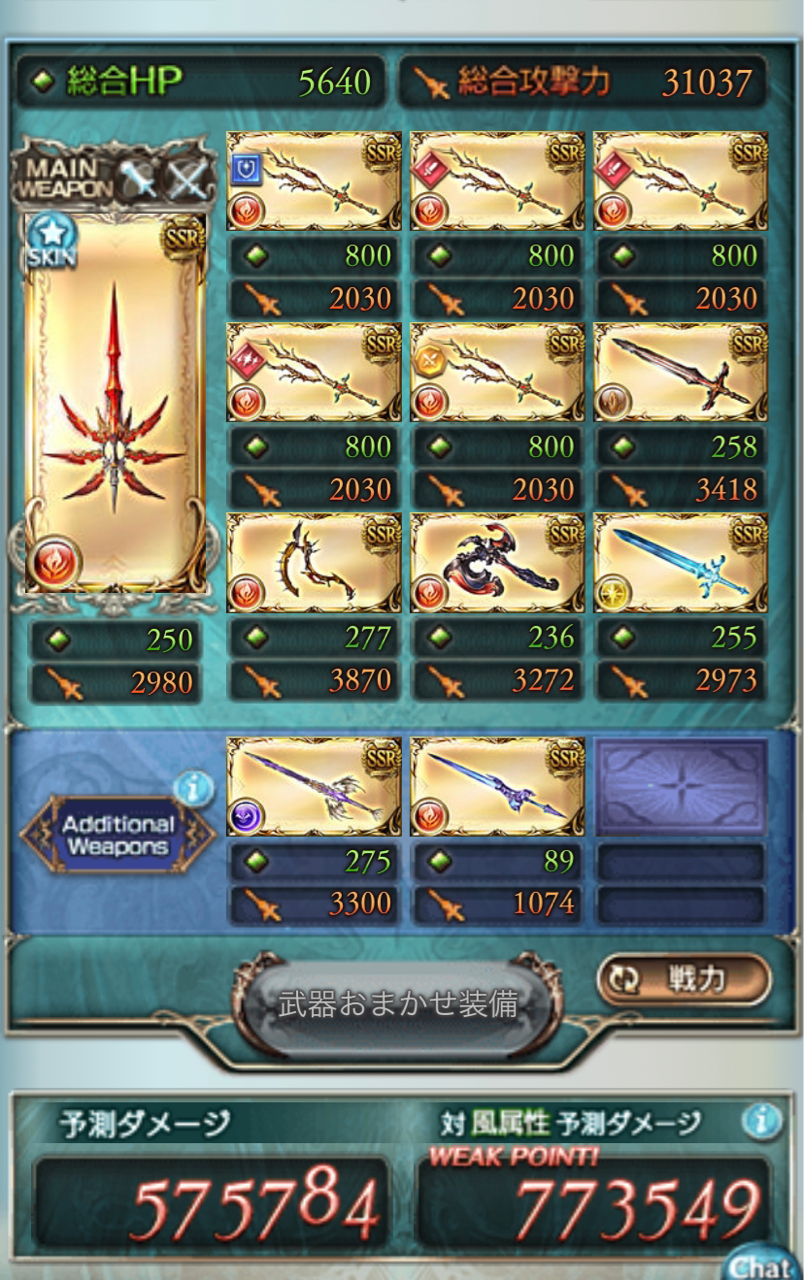The image size is (804, 1280).
Task: Open the empty additional weapon slot
Action: 681,787
